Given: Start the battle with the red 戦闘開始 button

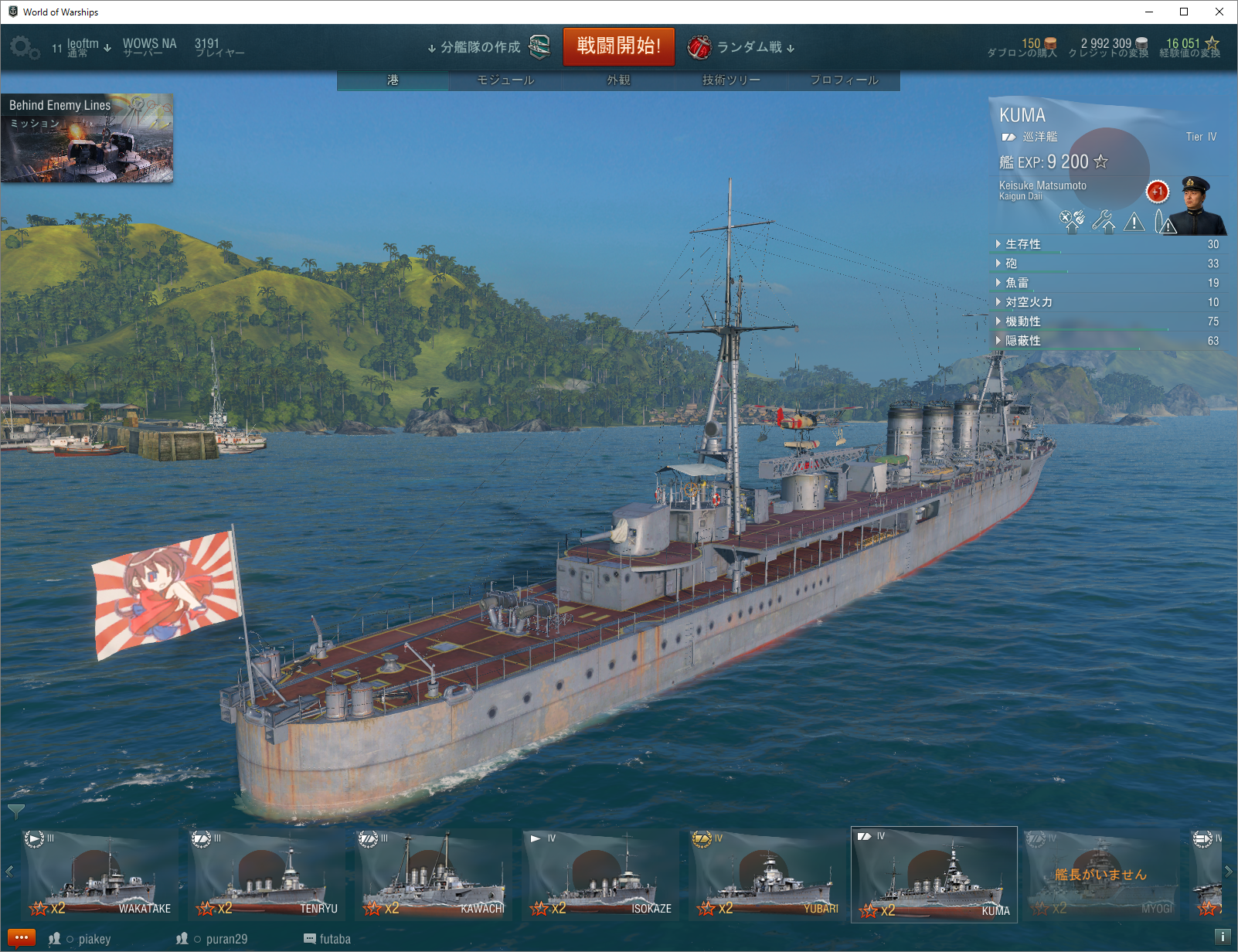Looking at the screenshot, I should [618, 46].
